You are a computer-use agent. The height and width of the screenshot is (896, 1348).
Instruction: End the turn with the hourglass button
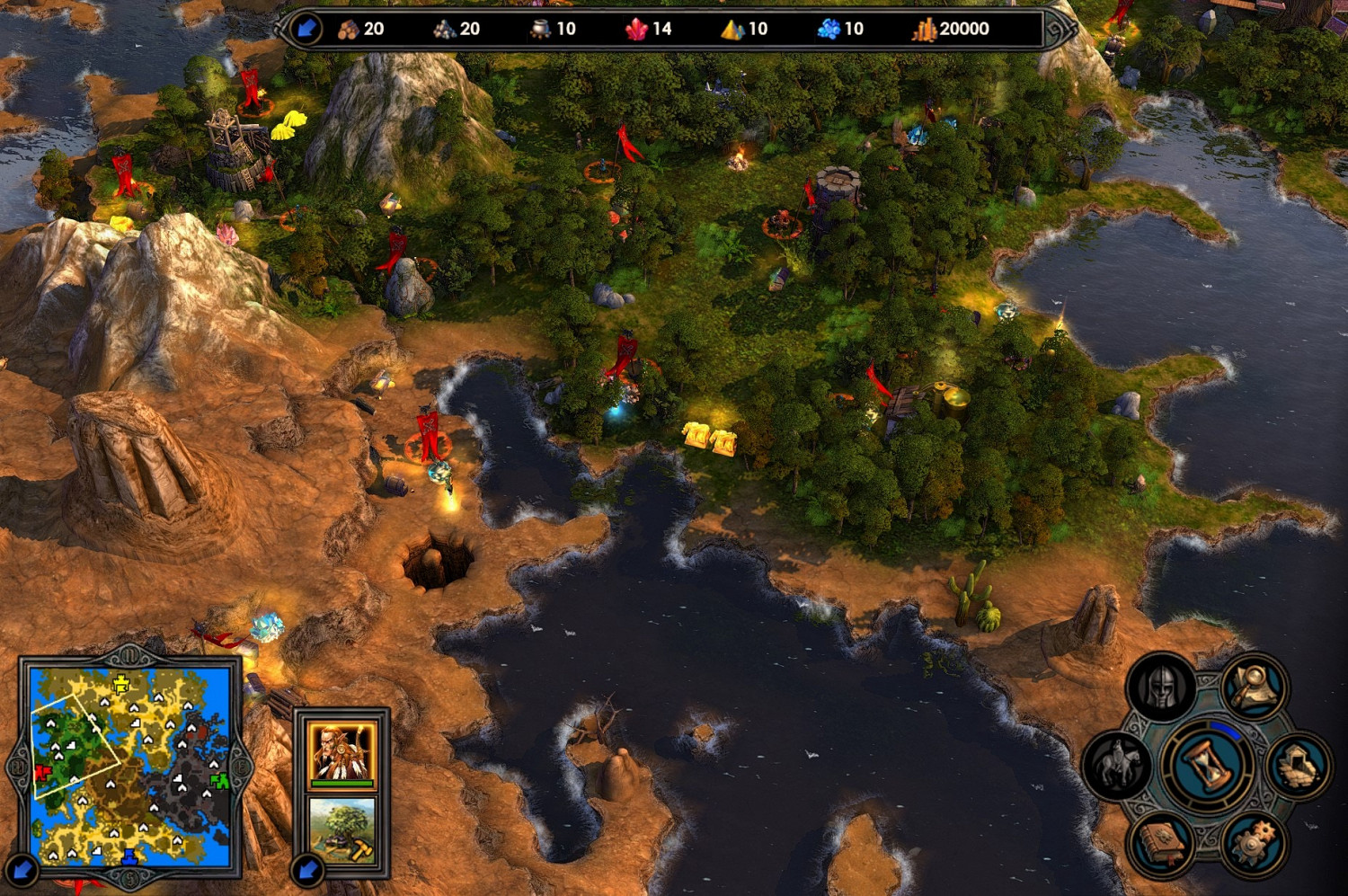click(x=1208, y=767)
